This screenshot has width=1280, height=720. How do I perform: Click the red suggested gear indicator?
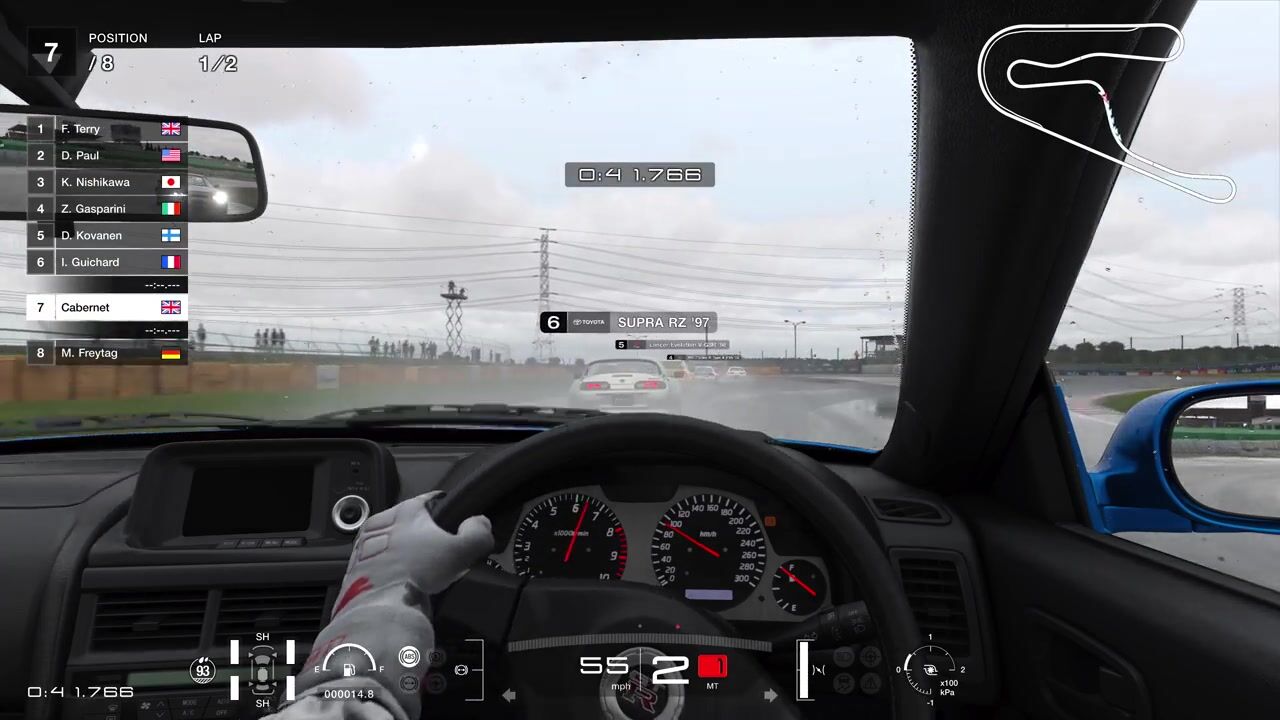(712, 666)
